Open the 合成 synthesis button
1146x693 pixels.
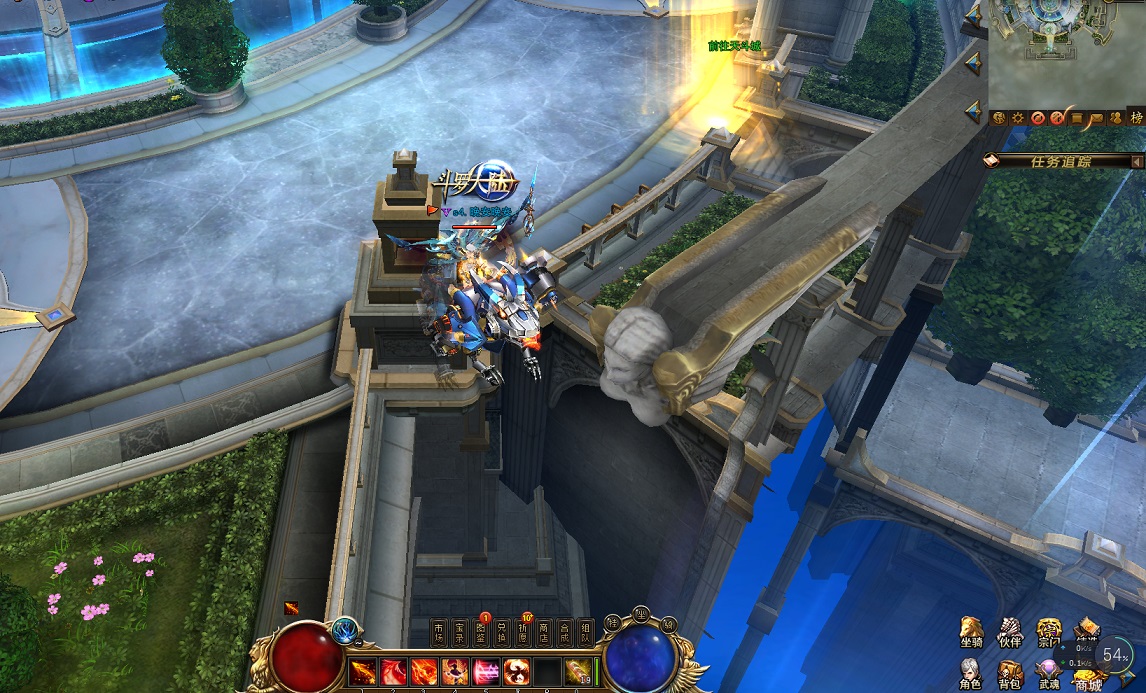coord(566,632)
